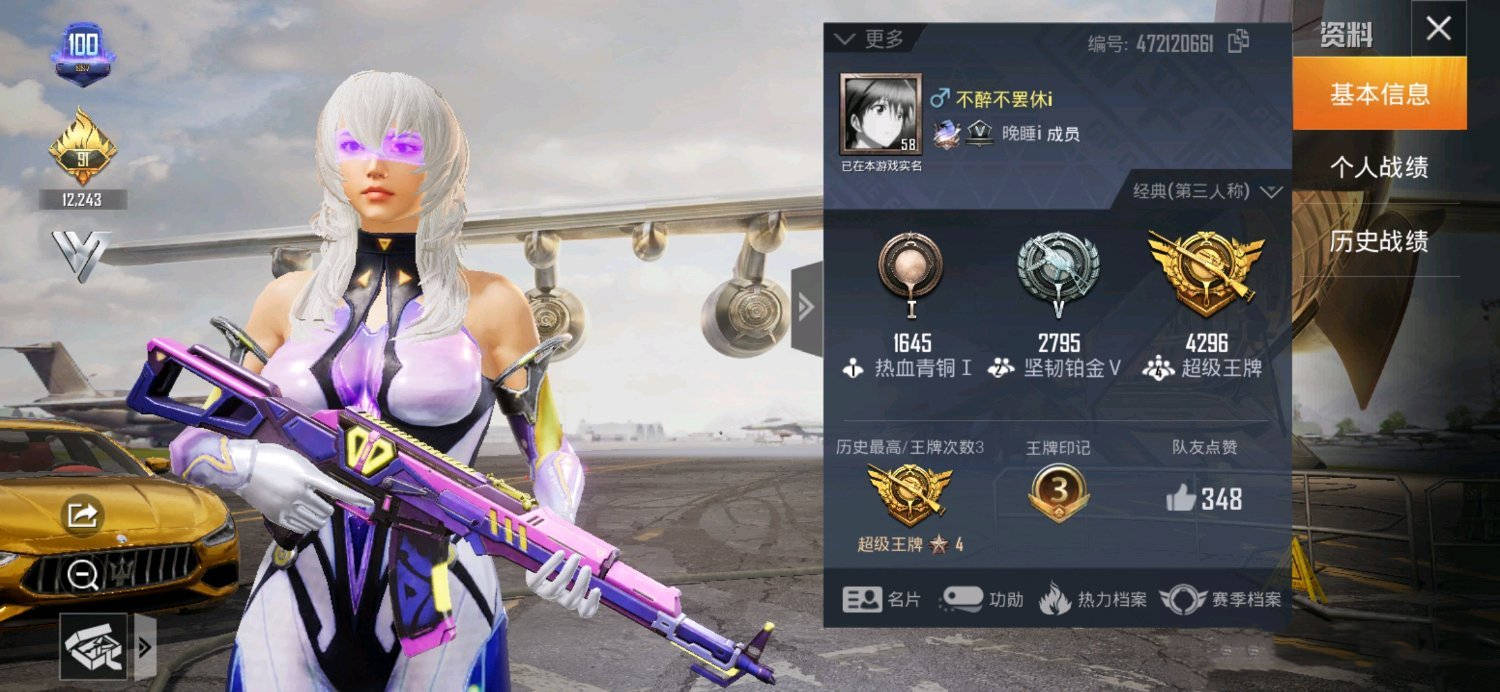Zoom out using the magnifier icon
Image resolution: width=1500 pixels, height=692 pixels.
pos(82,574)
